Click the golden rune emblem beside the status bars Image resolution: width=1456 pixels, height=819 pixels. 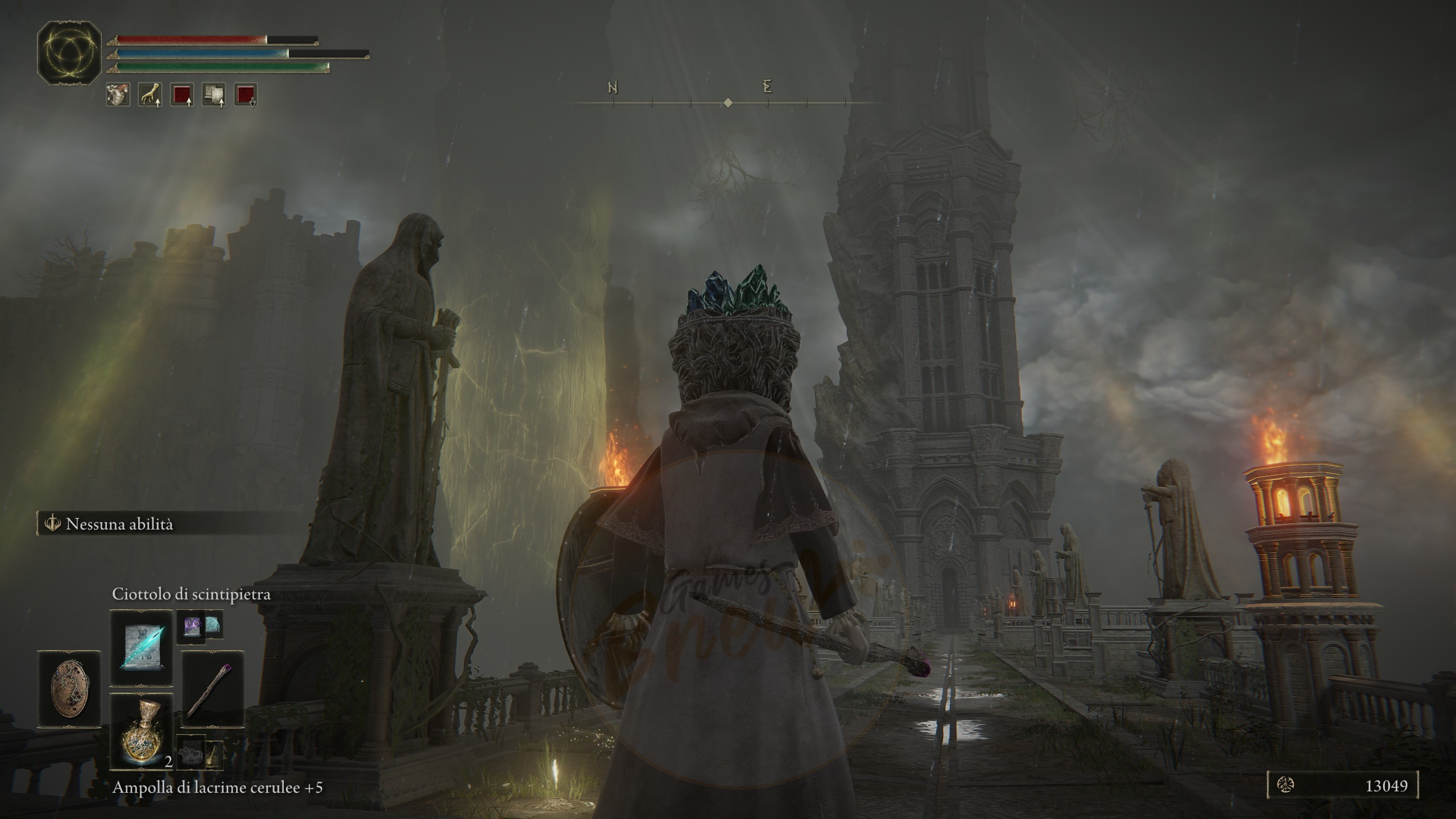click(69, 53)
